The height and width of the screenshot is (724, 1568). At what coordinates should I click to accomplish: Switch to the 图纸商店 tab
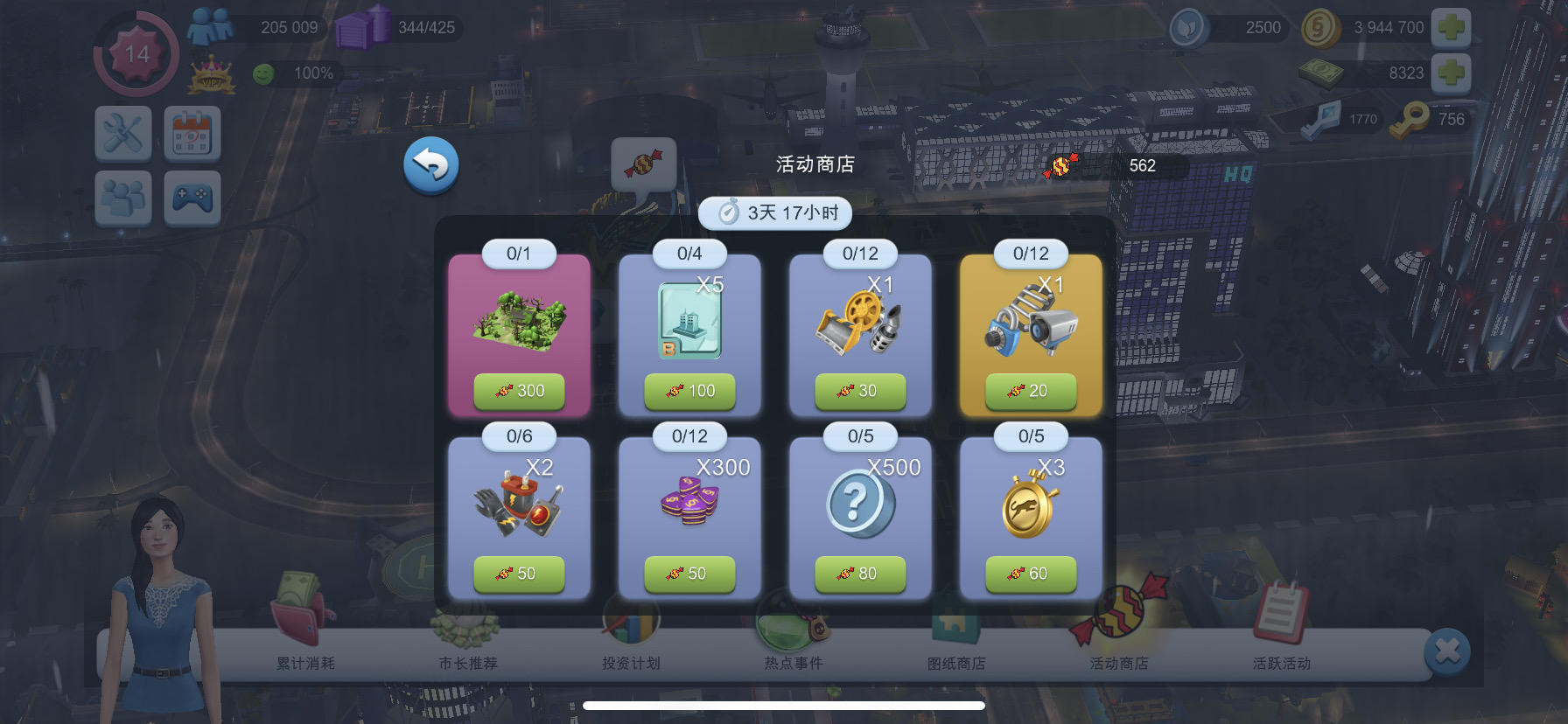click(x=961, y=663)
